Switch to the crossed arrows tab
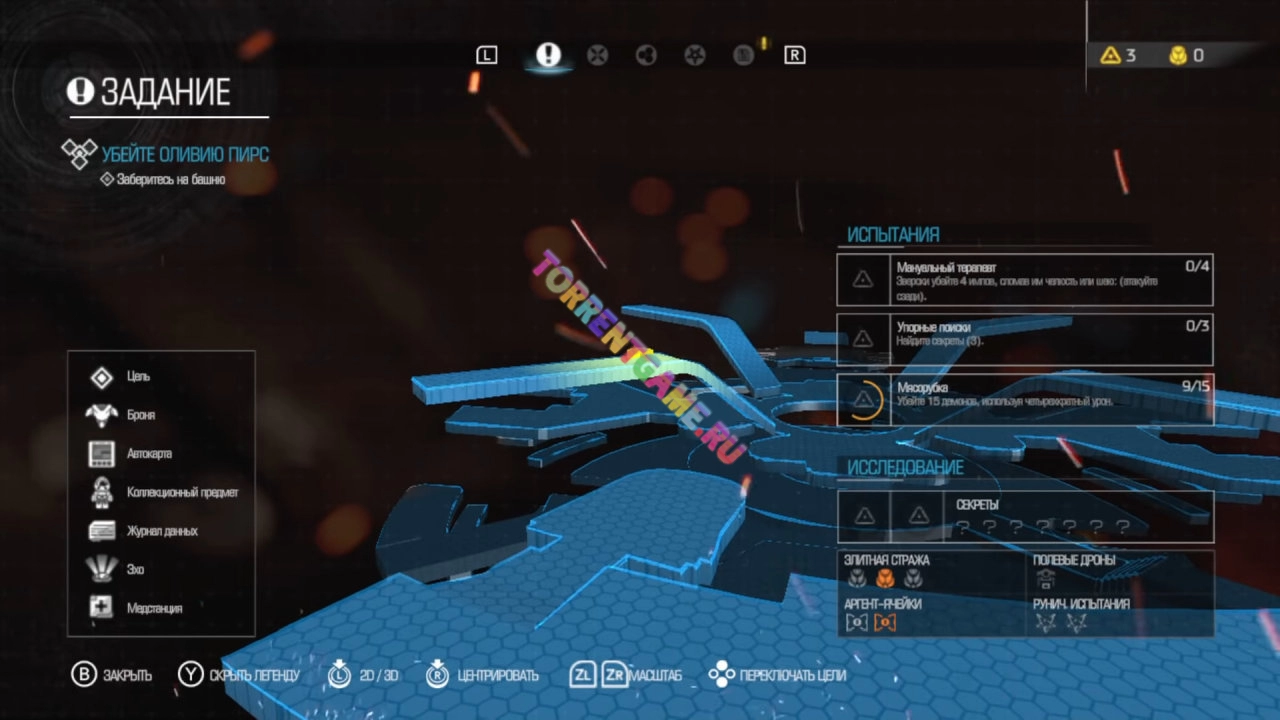 pos(597,55)
